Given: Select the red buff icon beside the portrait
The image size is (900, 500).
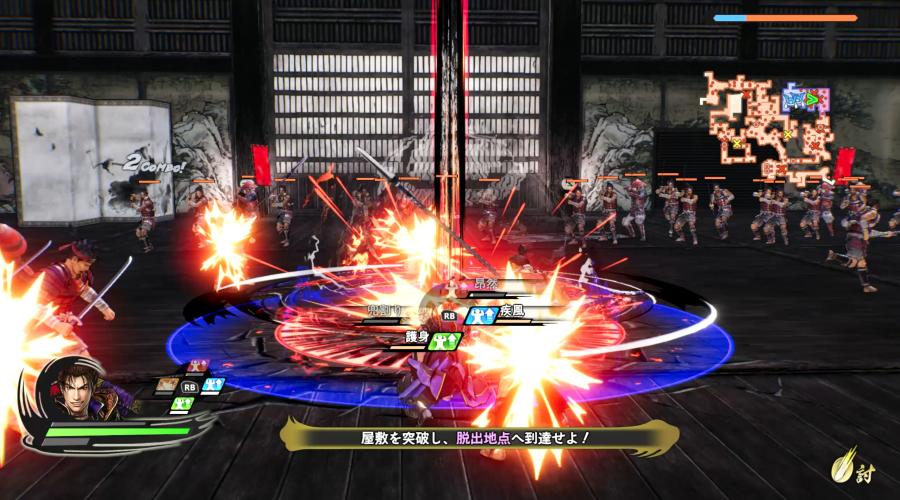Looking at the screenshot, I should tap(196, 366).
